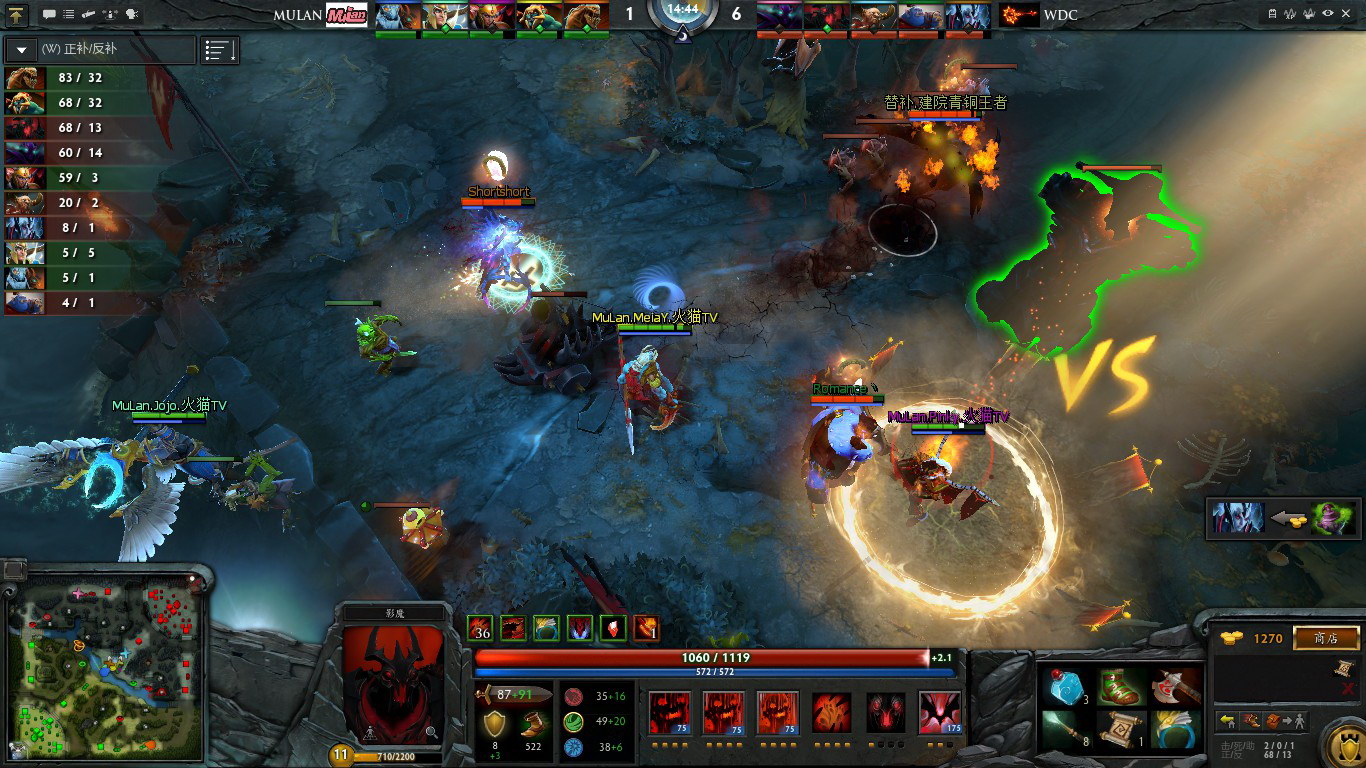The height and width of the screenshot is (768, 1366).
Task: Select Spectre portrait in the top bar
Action: (779, 16)
